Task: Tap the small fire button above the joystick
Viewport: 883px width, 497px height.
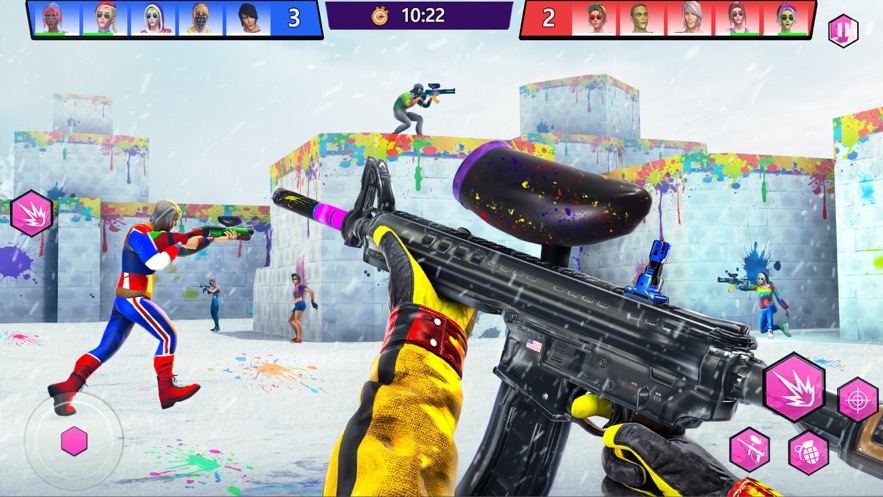Action: pyautogui.click(x=31, y=213)
